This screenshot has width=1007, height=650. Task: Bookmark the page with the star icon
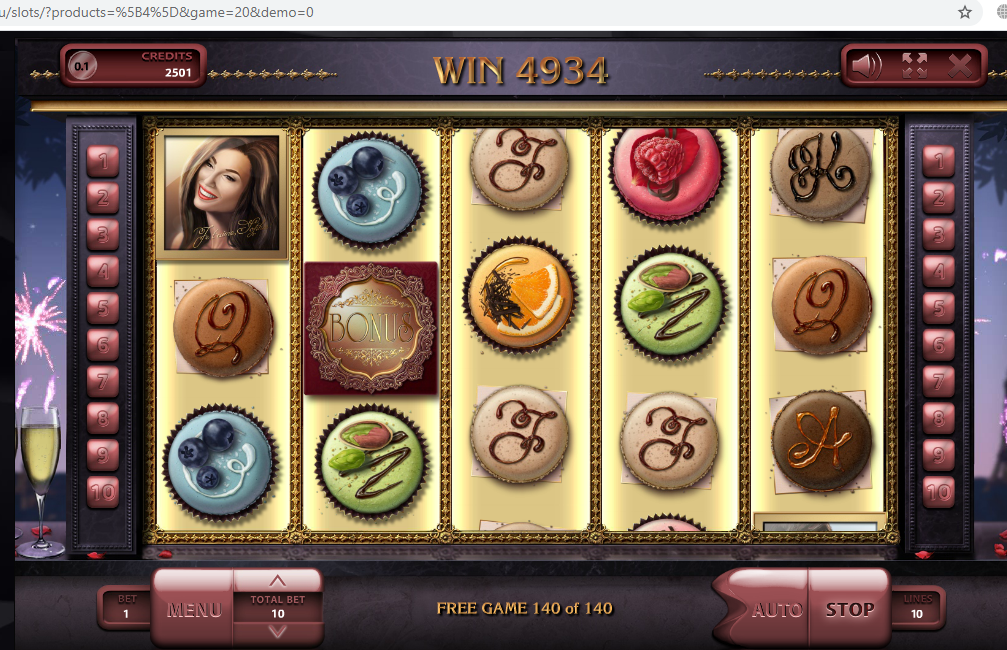pos(965,12)
